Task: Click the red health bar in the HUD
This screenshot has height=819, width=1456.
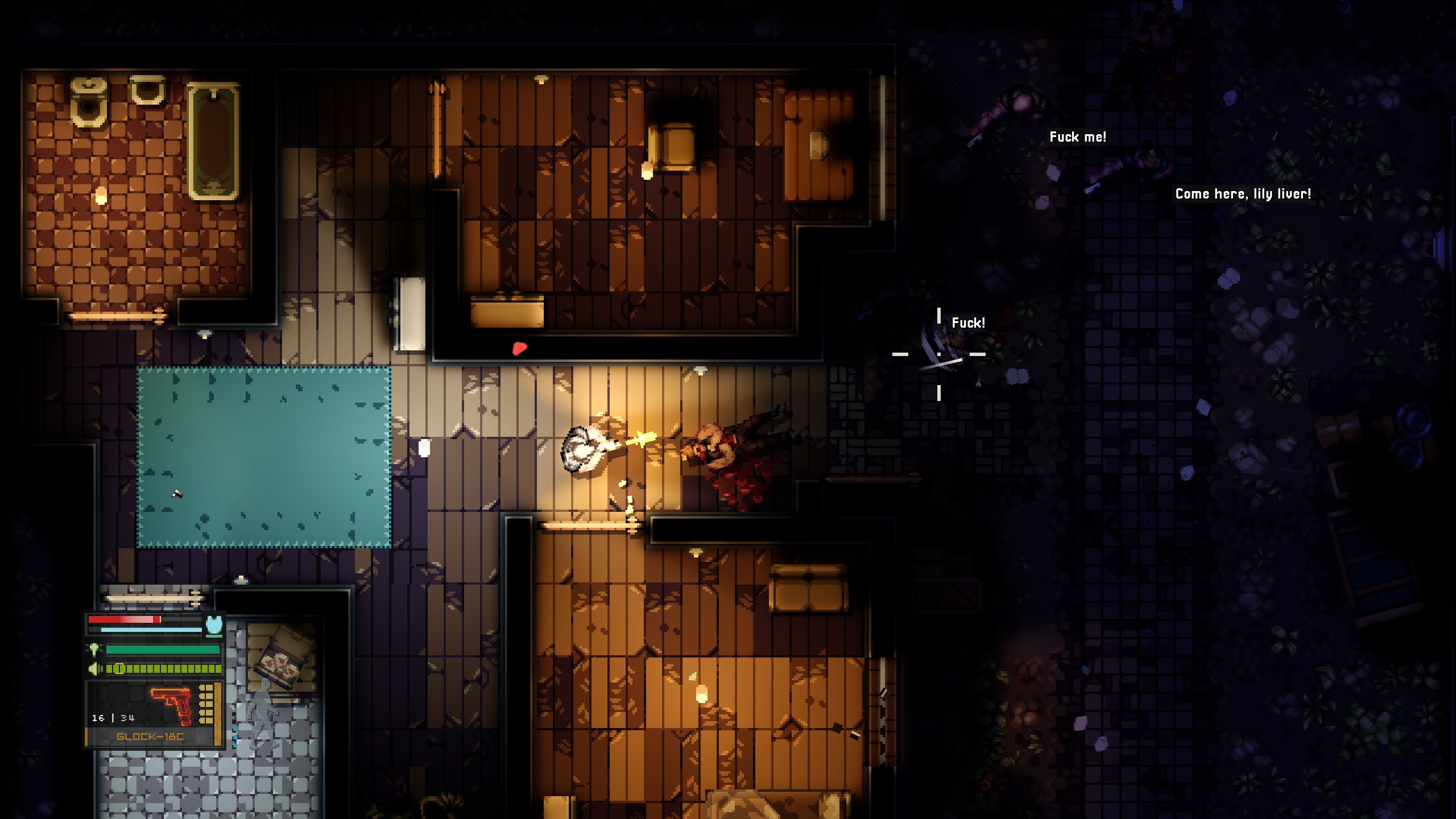Action: coord(122,619)
